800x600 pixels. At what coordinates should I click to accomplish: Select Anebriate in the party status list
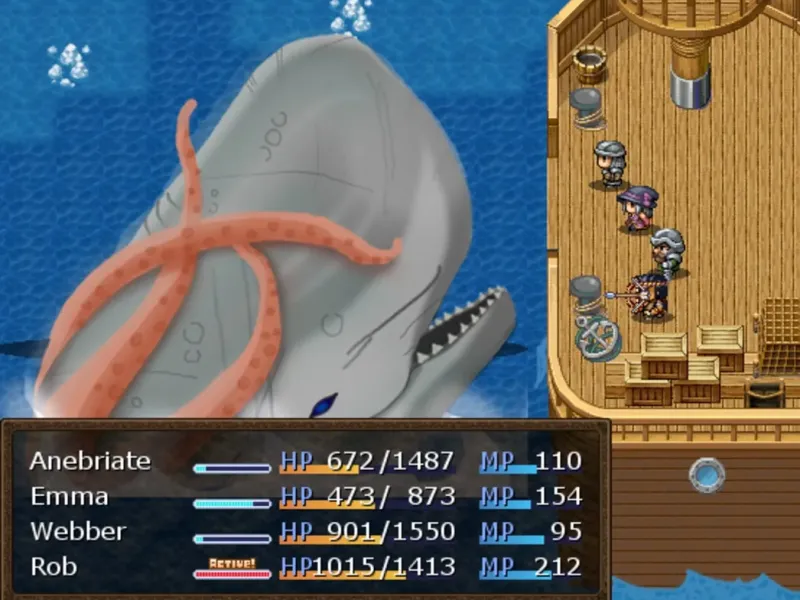[90, 461]
